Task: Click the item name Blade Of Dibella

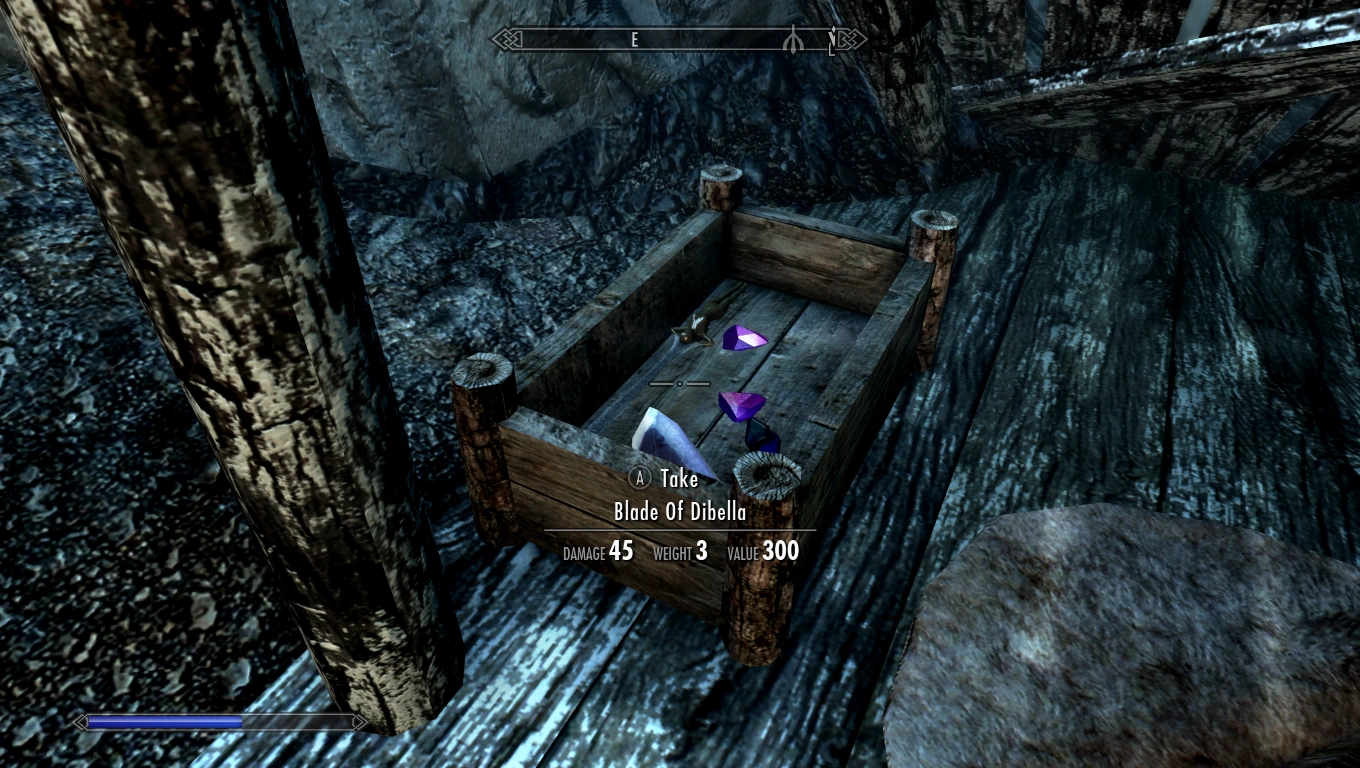Action: click(679, 511)
